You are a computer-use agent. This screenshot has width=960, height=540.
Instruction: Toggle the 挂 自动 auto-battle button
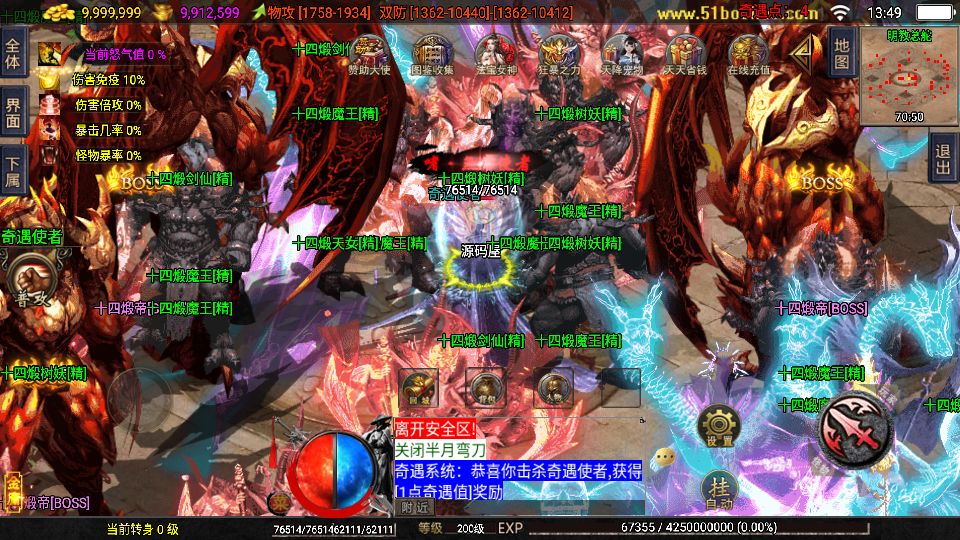719,490
